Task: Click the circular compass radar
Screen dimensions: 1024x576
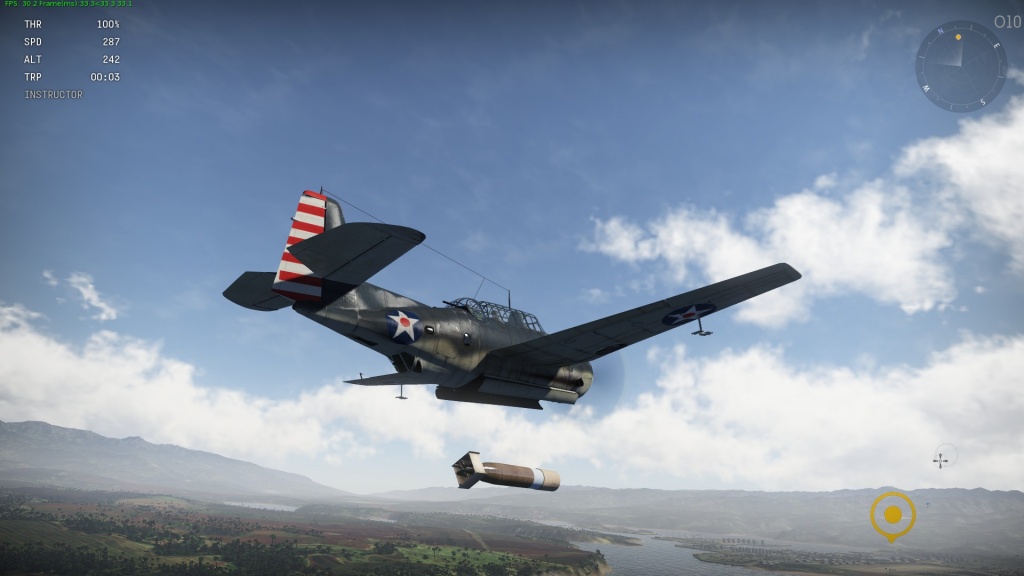Action: point(960,66)
